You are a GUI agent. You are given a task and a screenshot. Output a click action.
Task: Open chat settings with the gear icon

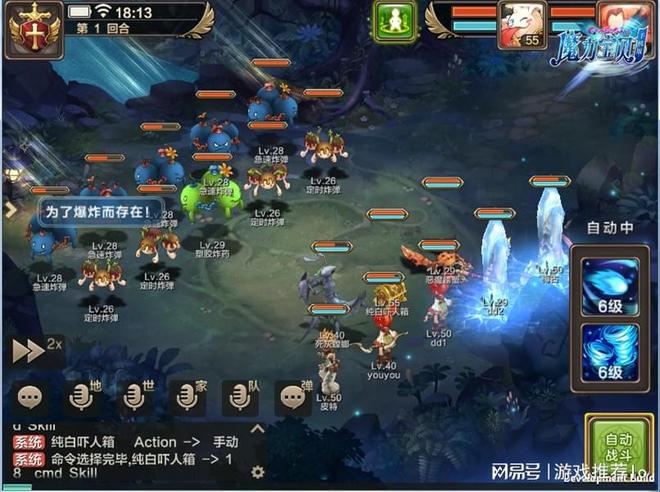coord(257,471)
